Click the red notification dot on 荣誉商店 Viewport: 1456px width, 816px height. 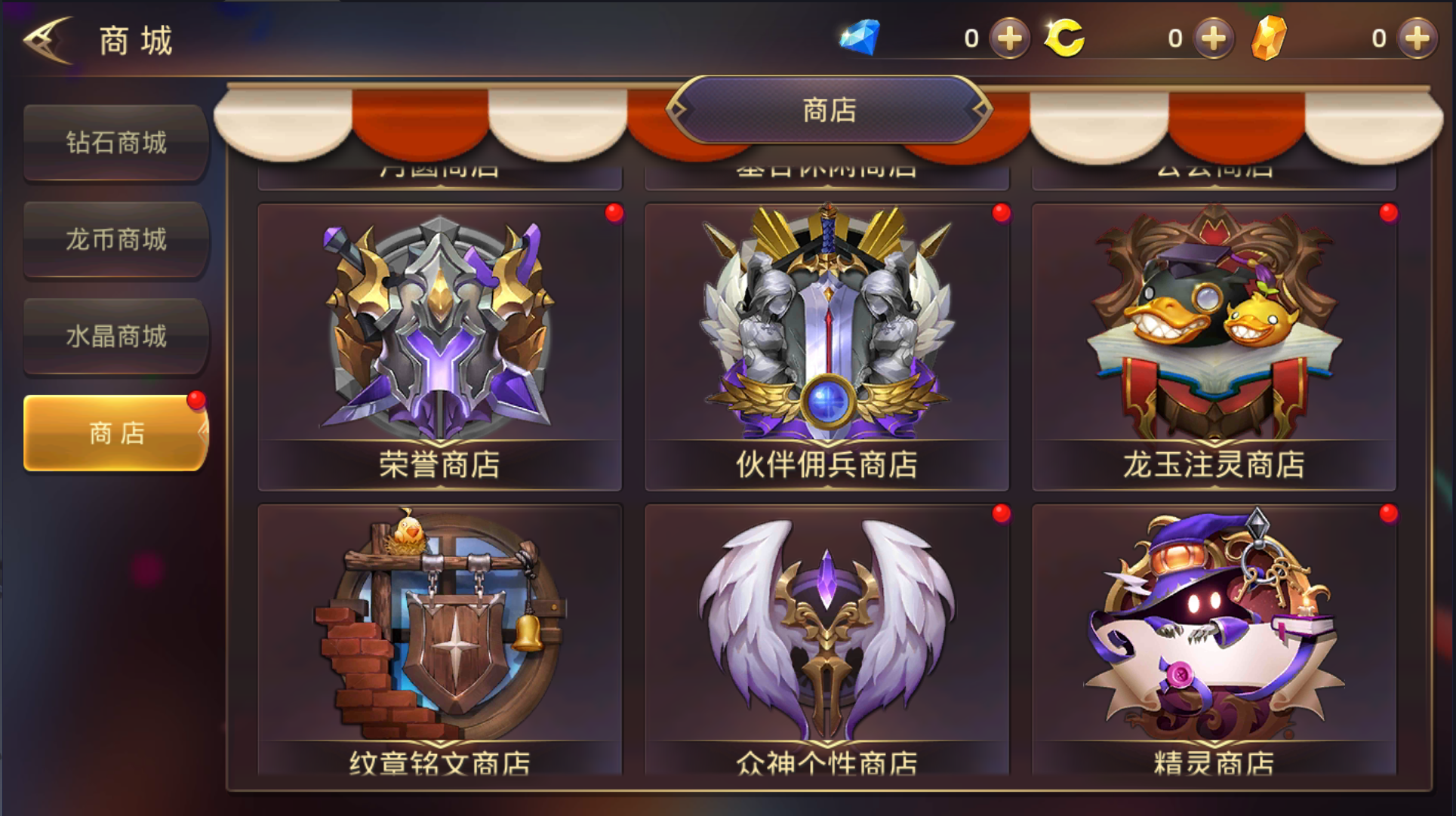[x=613, y=214]
